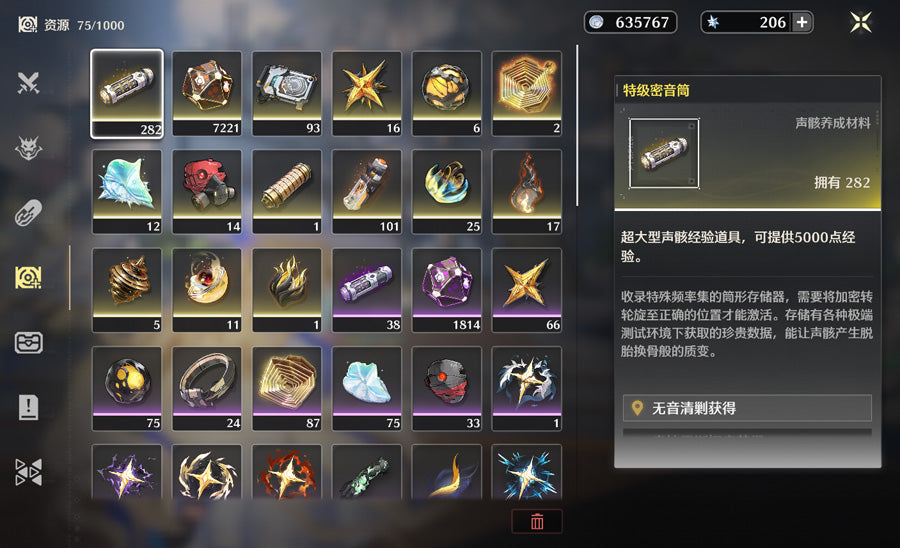Image resolution: width=900 pixels, height=548 pixels.
Task: Switch to the demon mask echoes tab
Action: point(28,149)
